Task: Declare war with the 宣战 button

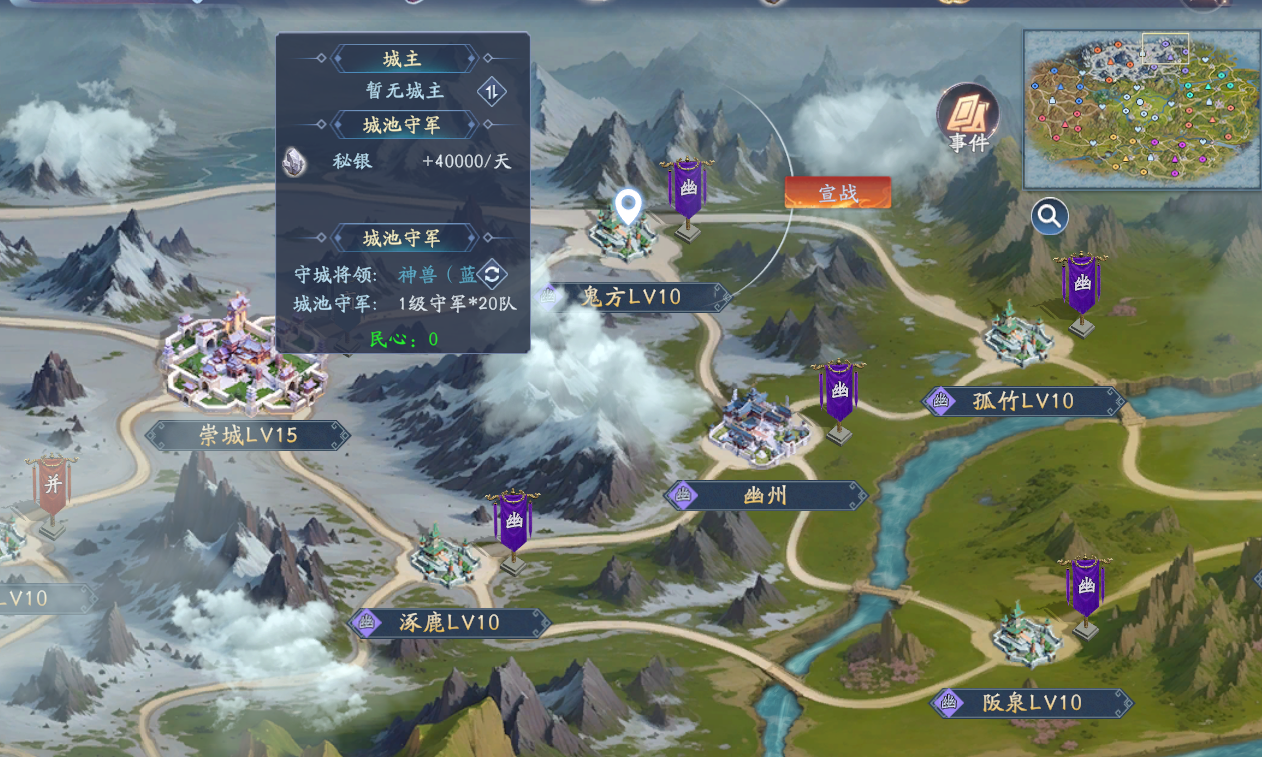Action: pos(837,193)
